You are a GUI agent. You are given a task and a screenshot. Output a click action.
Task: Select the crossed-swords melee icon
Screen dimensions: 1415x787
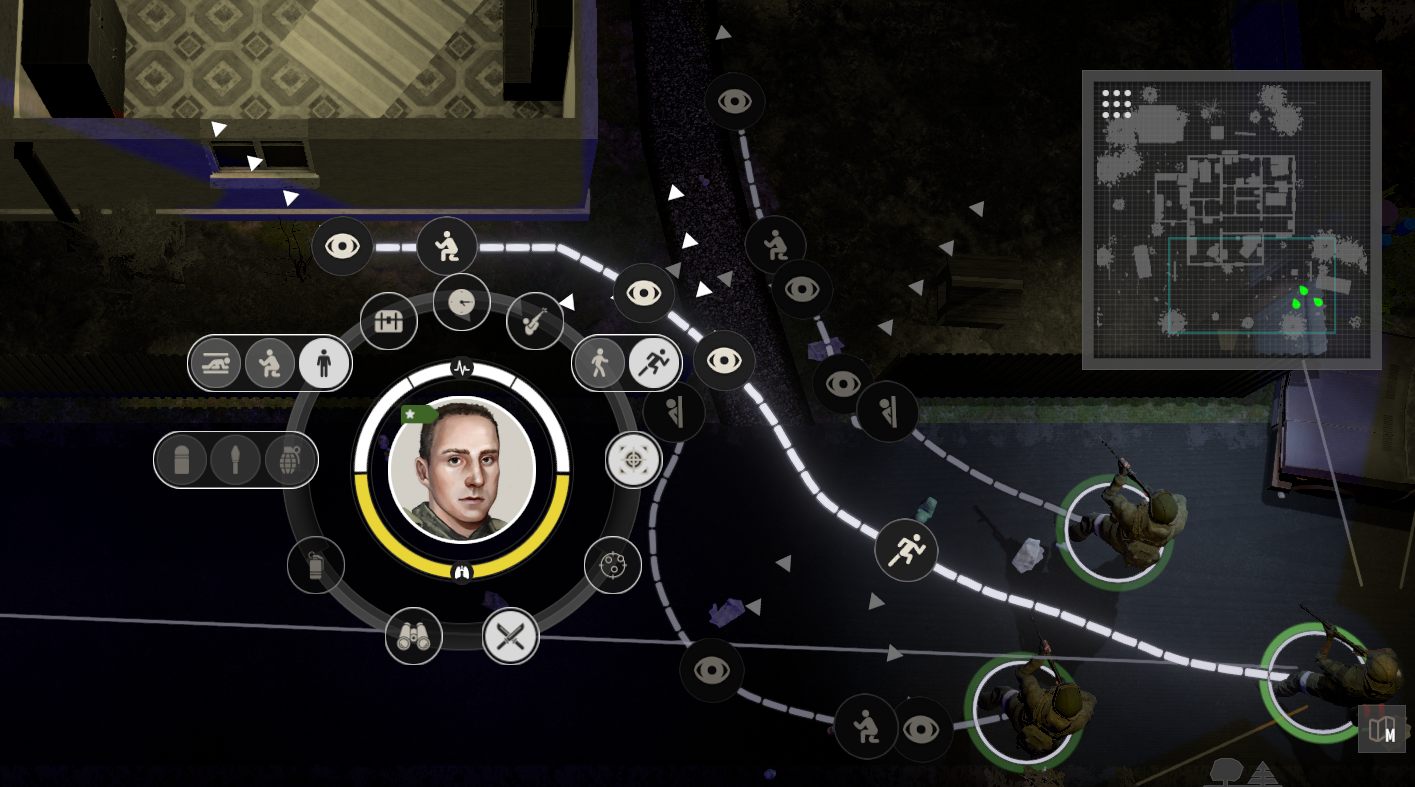coord(510,638)
